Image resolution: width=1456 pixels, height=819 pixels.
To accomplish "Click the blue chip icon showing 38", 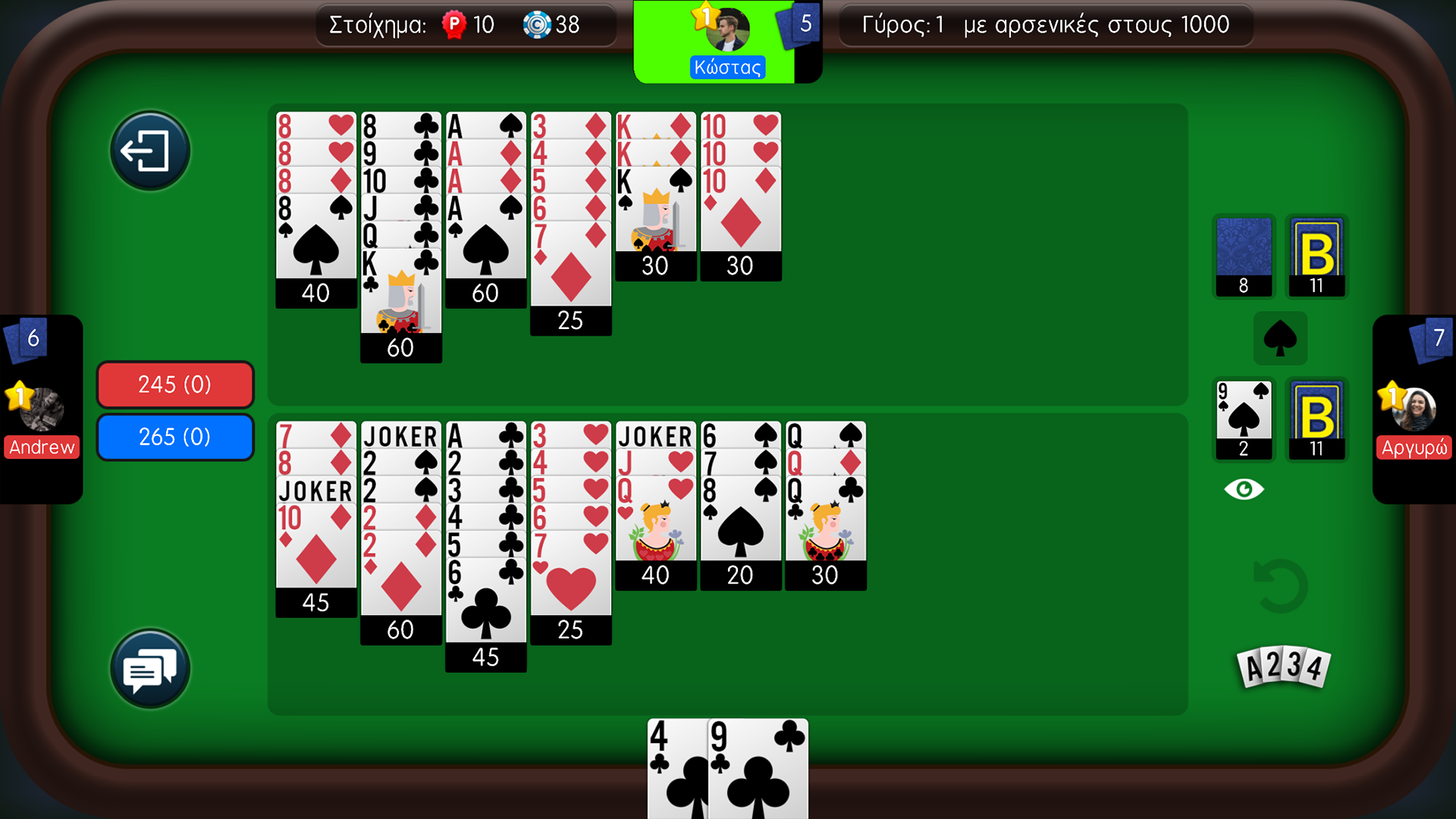I will coord(538,25).
